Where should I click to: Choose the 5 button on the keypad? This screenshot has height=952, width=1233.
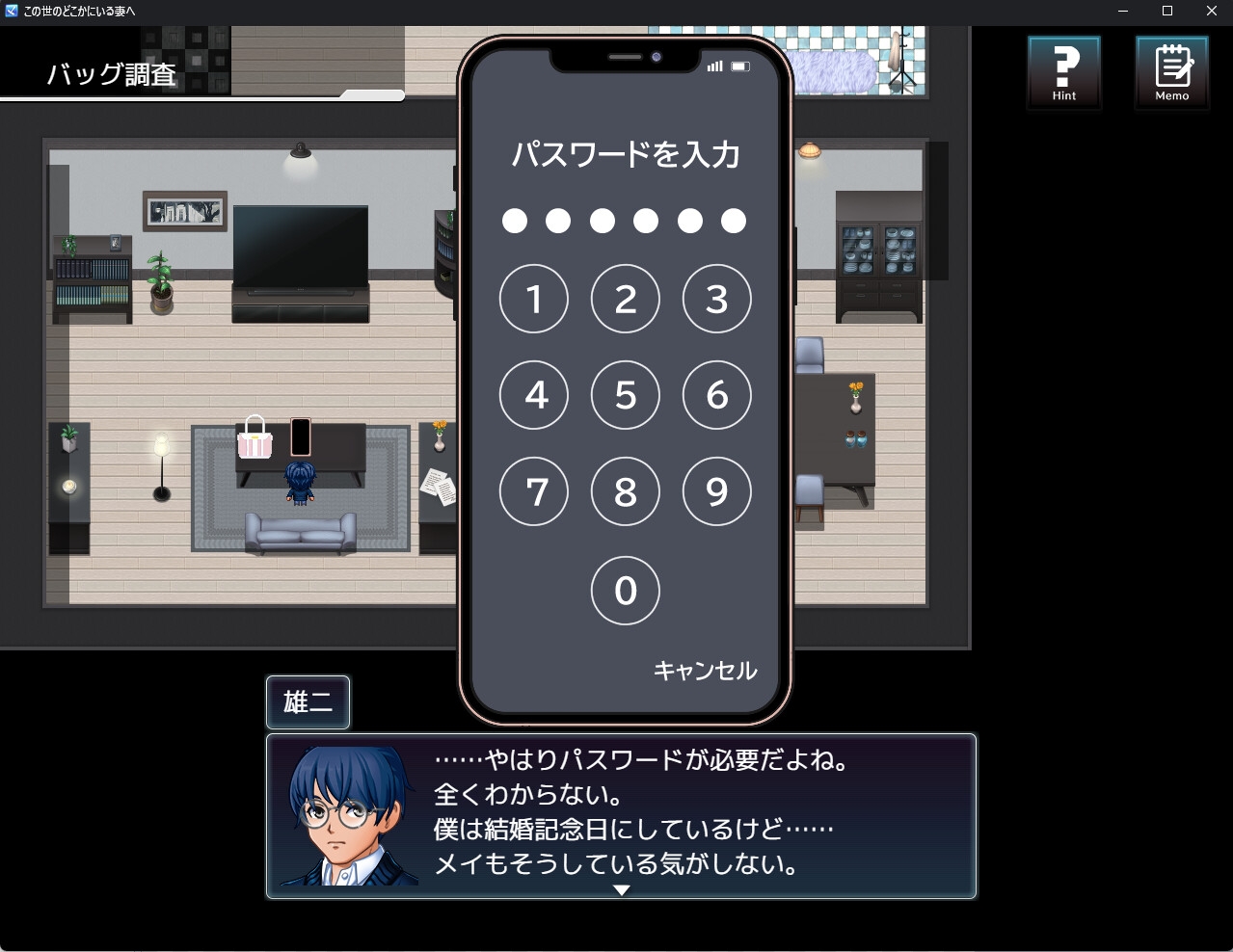coord(626,395)
